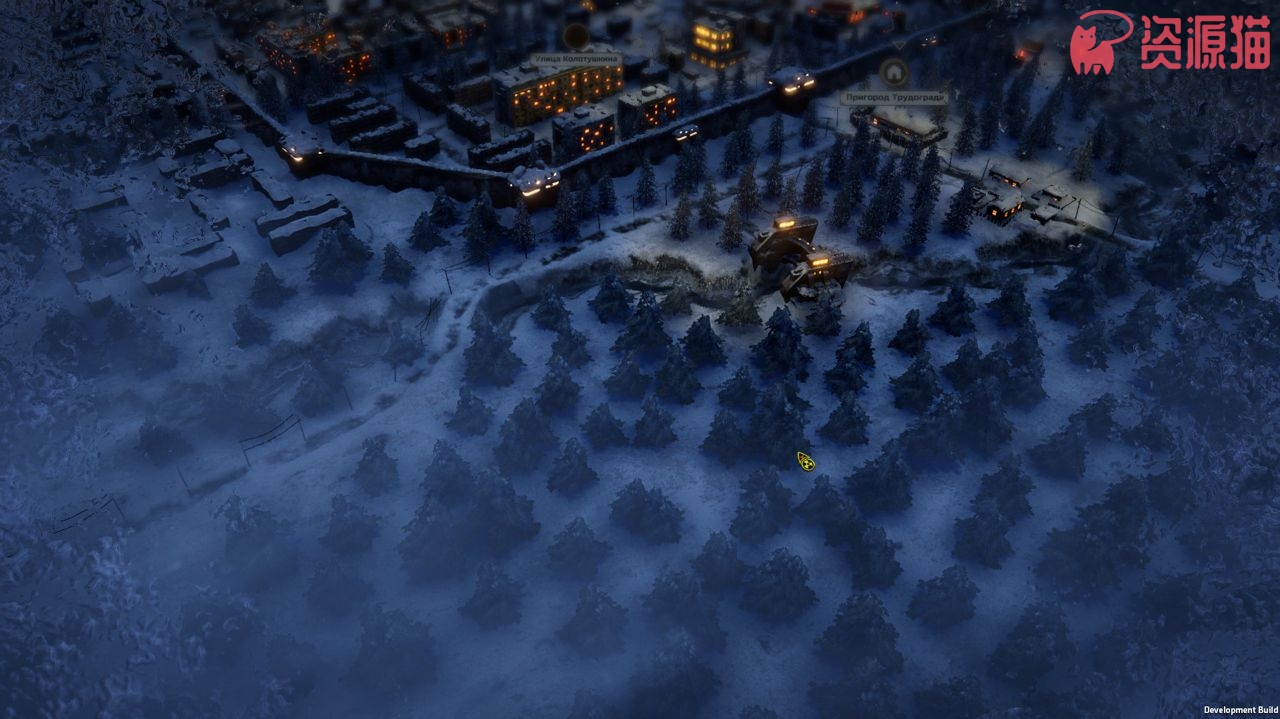This screenshot has width=1280, height=719.
Task: Select the Пригород Трудограда house marker
Action: 893,72
